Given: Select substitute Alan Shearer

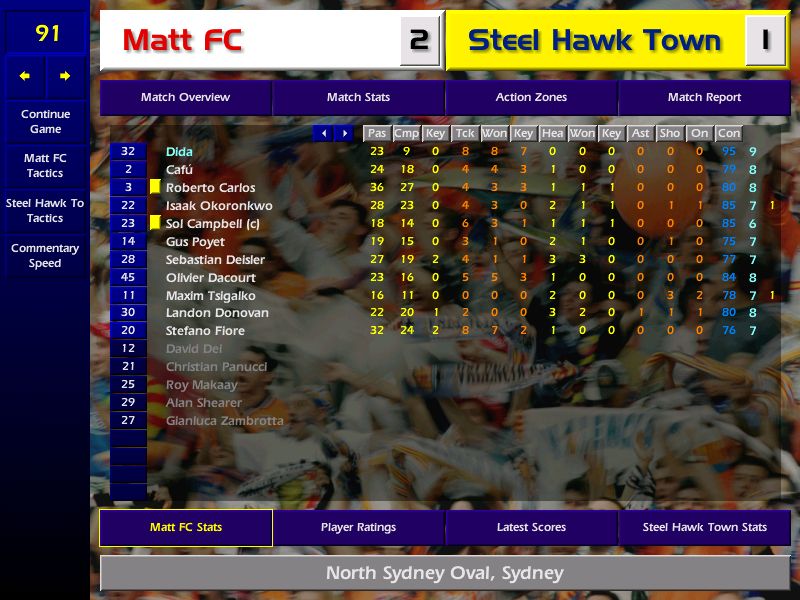Looking at the screenshot, I should pyautogui.click(x=204, y=403).
